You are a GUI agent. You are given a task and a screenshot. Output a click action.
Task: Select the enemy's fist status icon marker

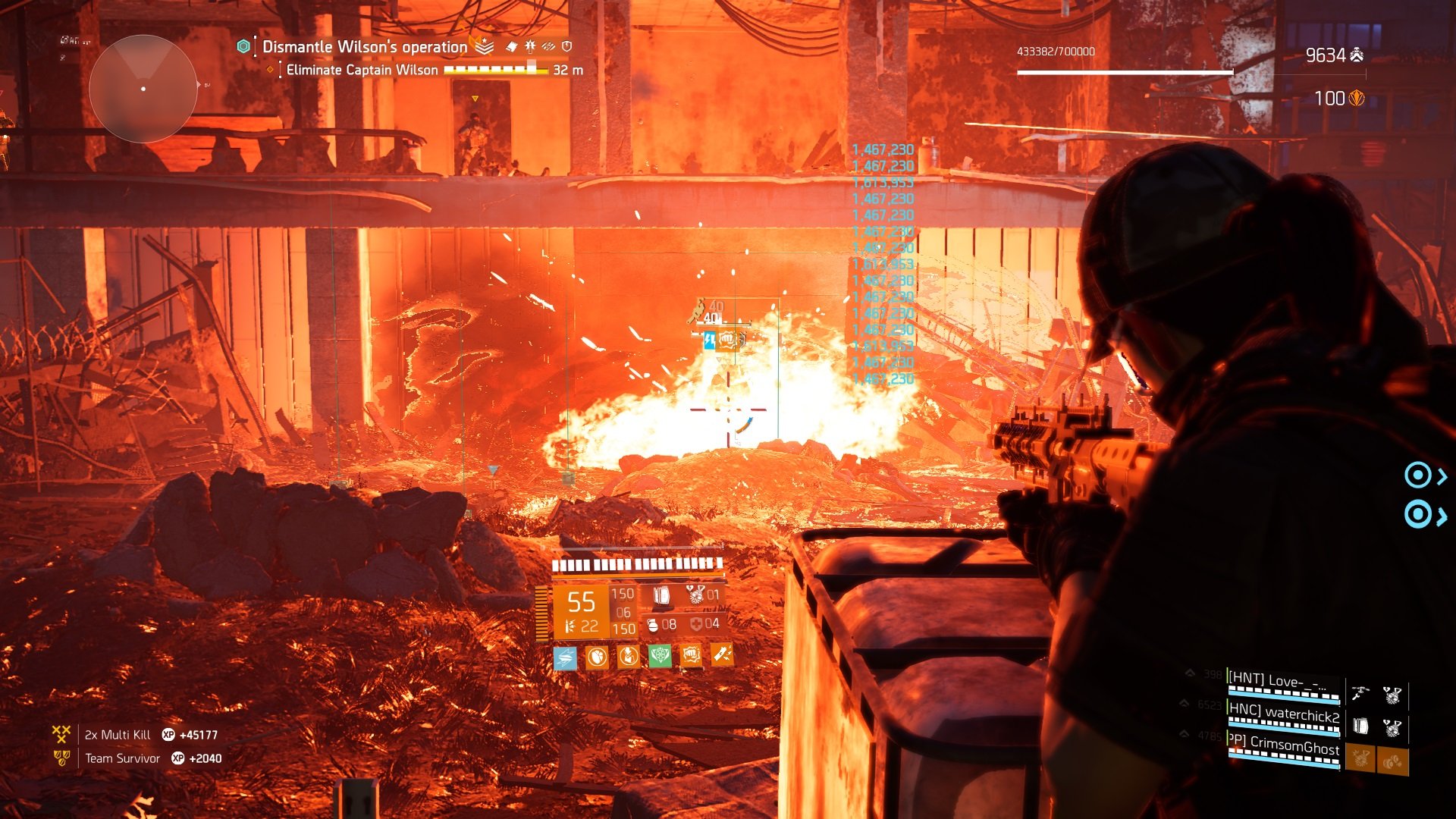[x=728, y=340]
